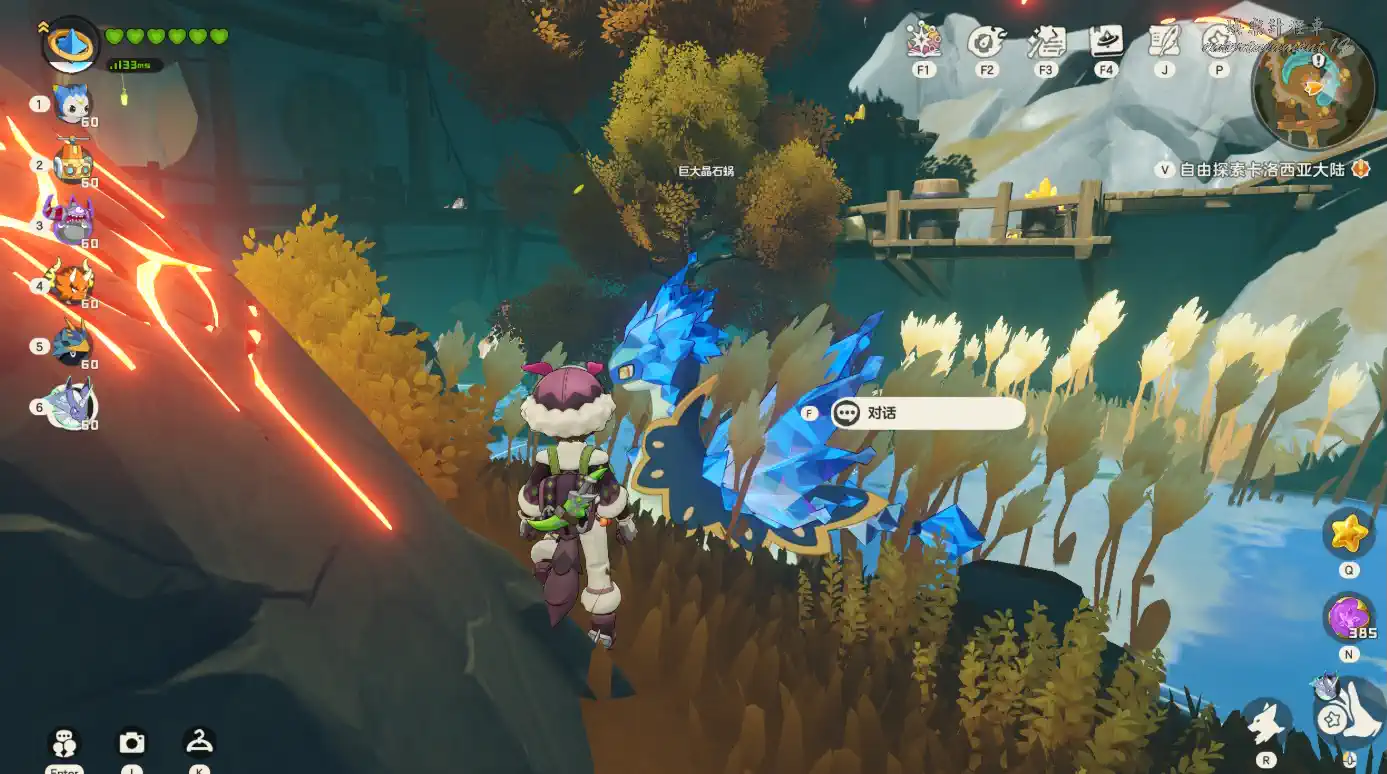Choose the orange horned beast pet
This screenshot has width=1387, height=774.
(x=73, y=284)
